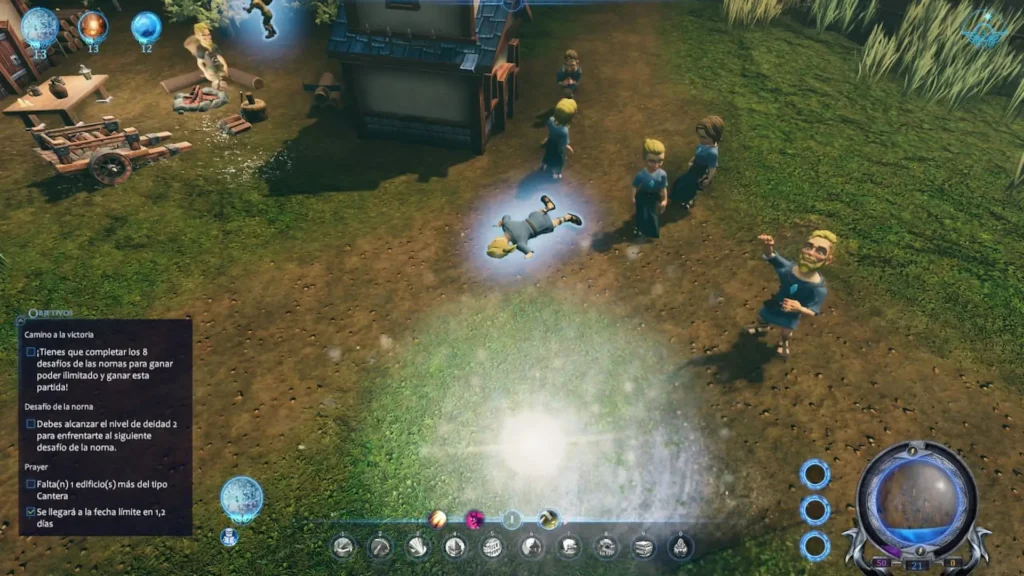Select the stacked blocks building in slot 9

point(644,546)
